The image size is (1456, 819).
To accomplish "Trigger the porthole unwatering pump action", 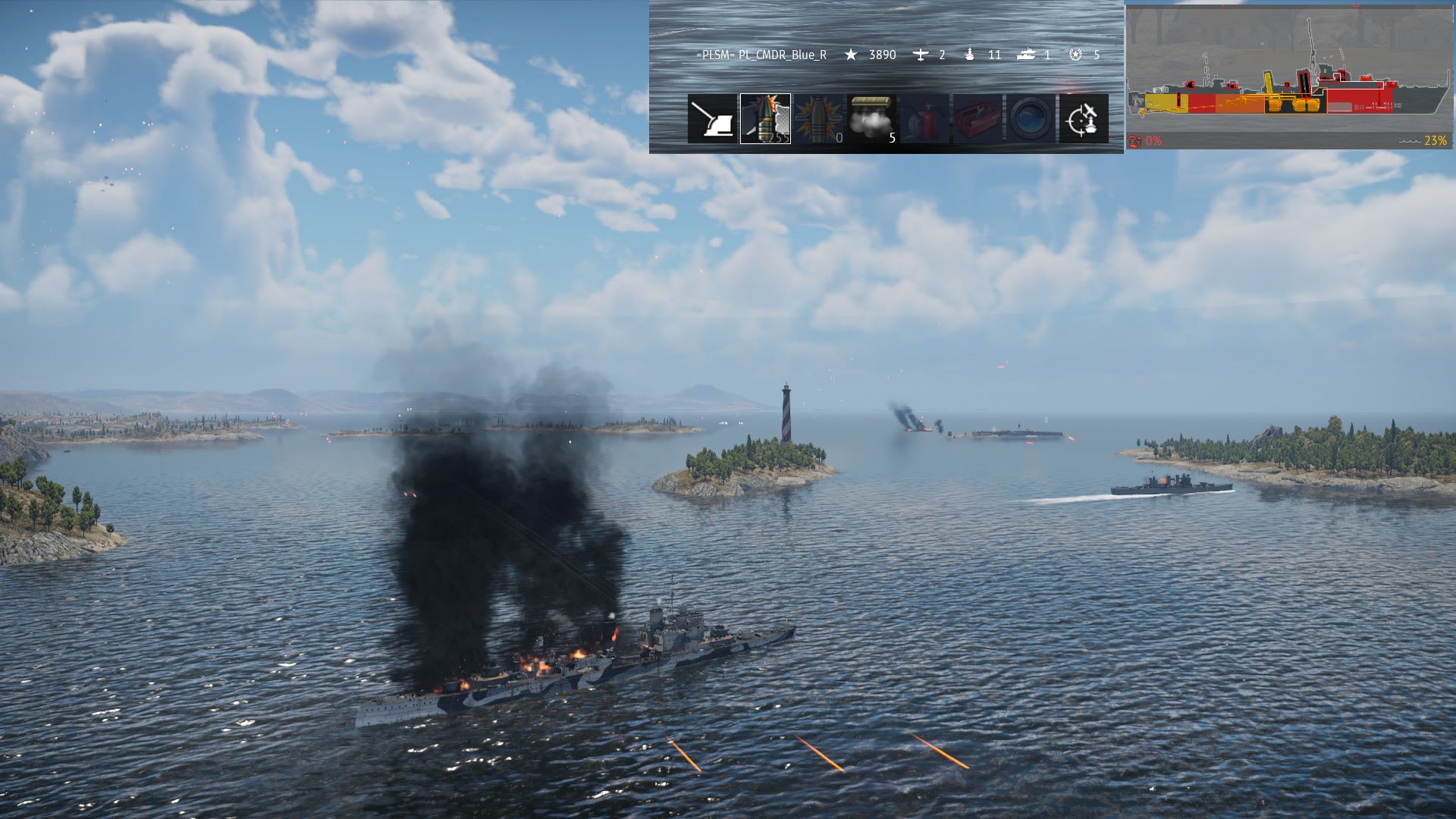I will 1030,119.
